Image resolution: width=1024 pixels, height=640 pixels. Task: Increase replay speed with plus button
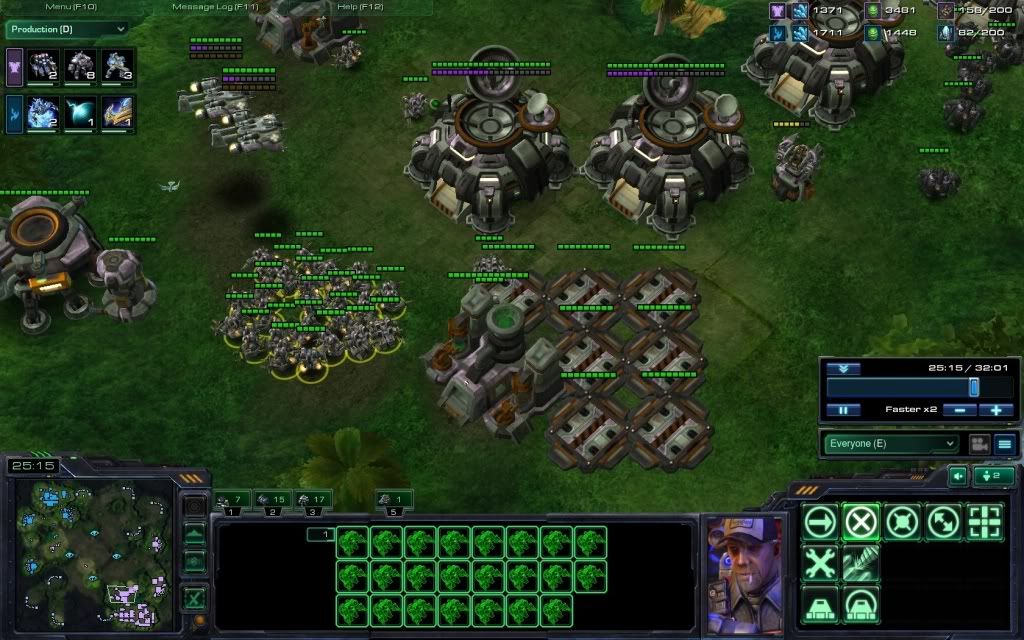[996, 410]
